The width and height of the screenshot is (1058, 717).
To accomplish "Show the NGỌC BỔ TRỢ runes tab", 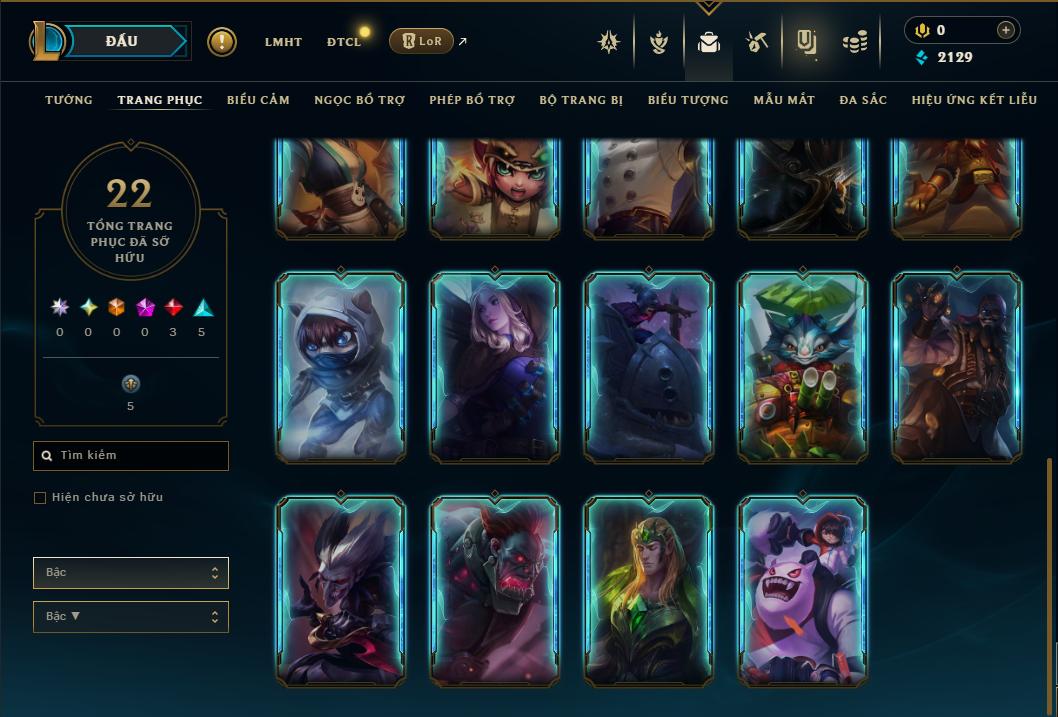I will pyautogui.click(x=359, y=100).
